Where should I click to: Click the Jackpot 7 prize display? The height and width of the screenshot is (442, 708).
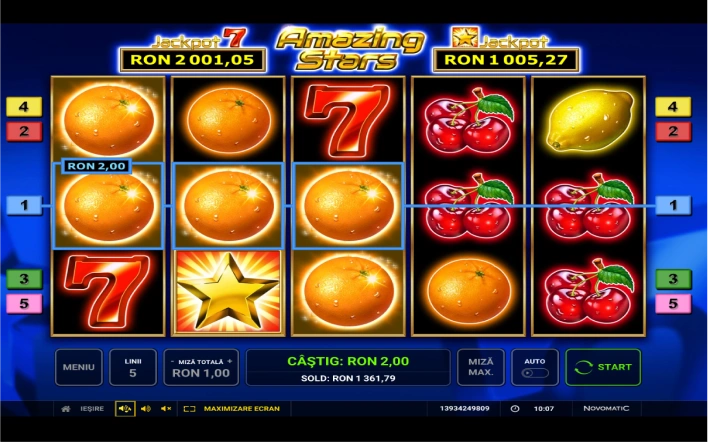click(193, 59)
